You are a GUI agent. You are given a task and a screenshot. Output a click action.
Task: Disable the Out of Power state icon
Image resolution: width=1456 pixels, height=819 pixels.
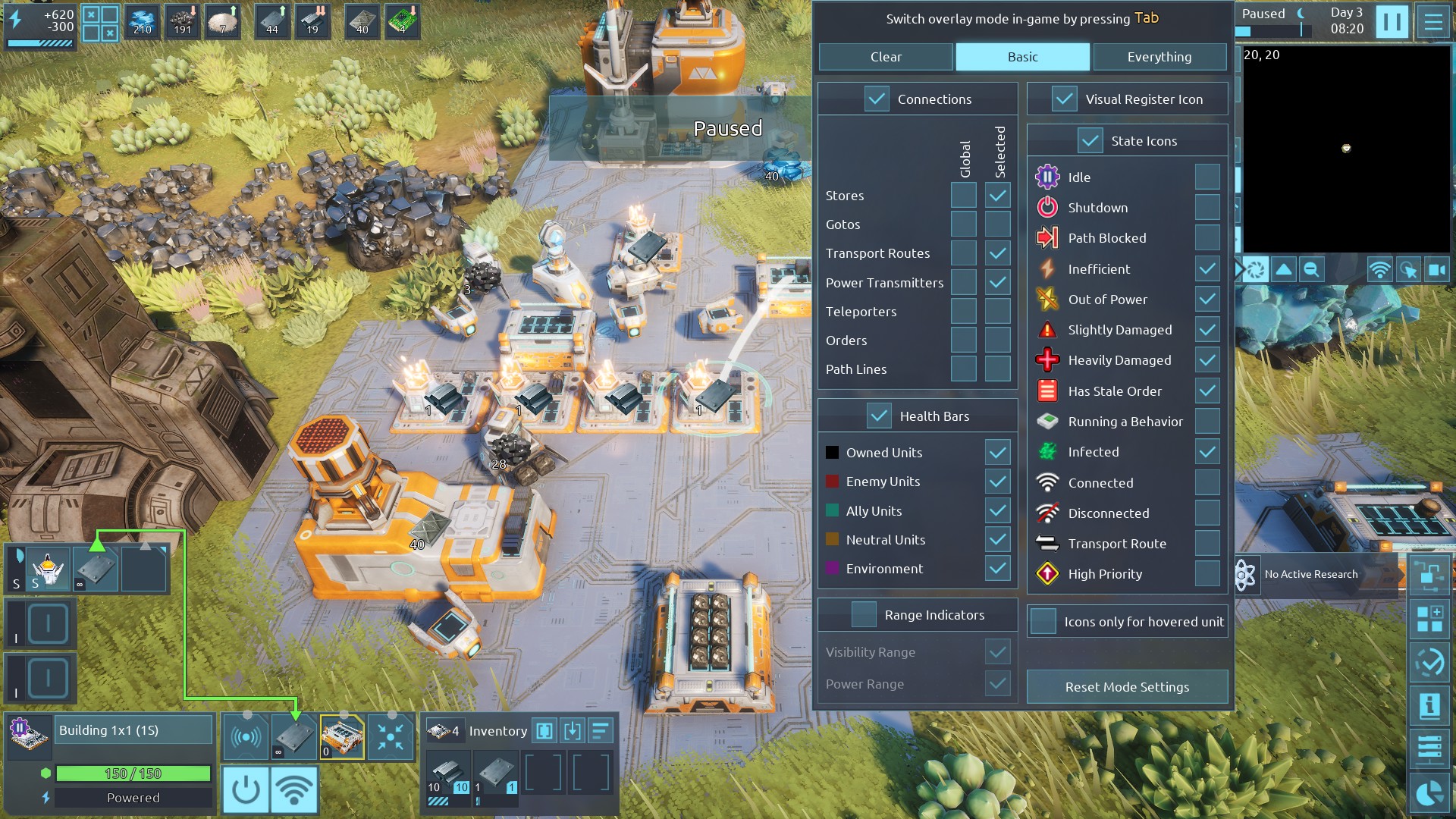coord(1207,300)
